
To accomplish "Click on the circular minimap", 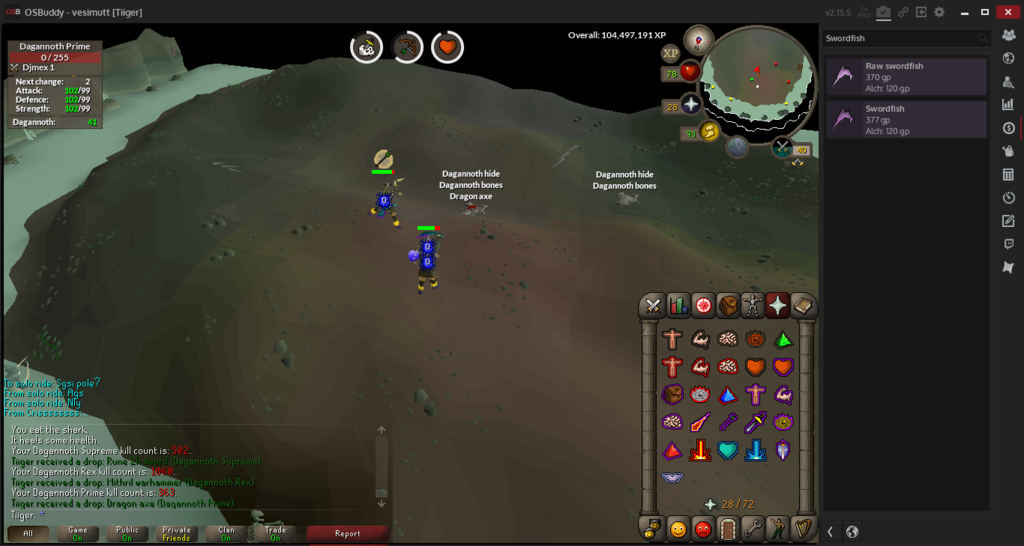I will 757,80.
